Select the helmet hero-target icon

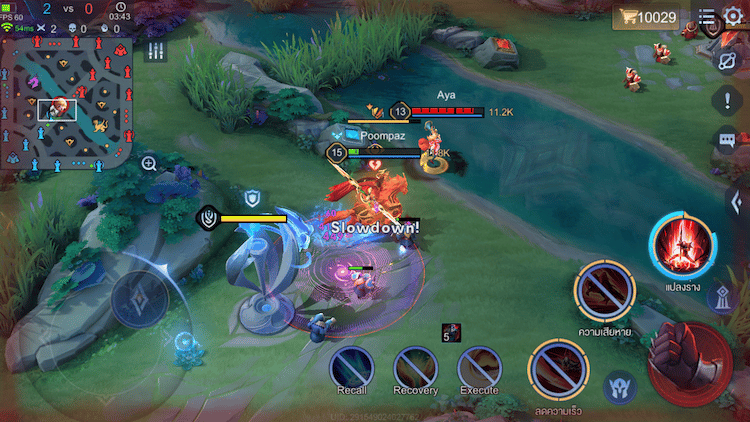620,387
